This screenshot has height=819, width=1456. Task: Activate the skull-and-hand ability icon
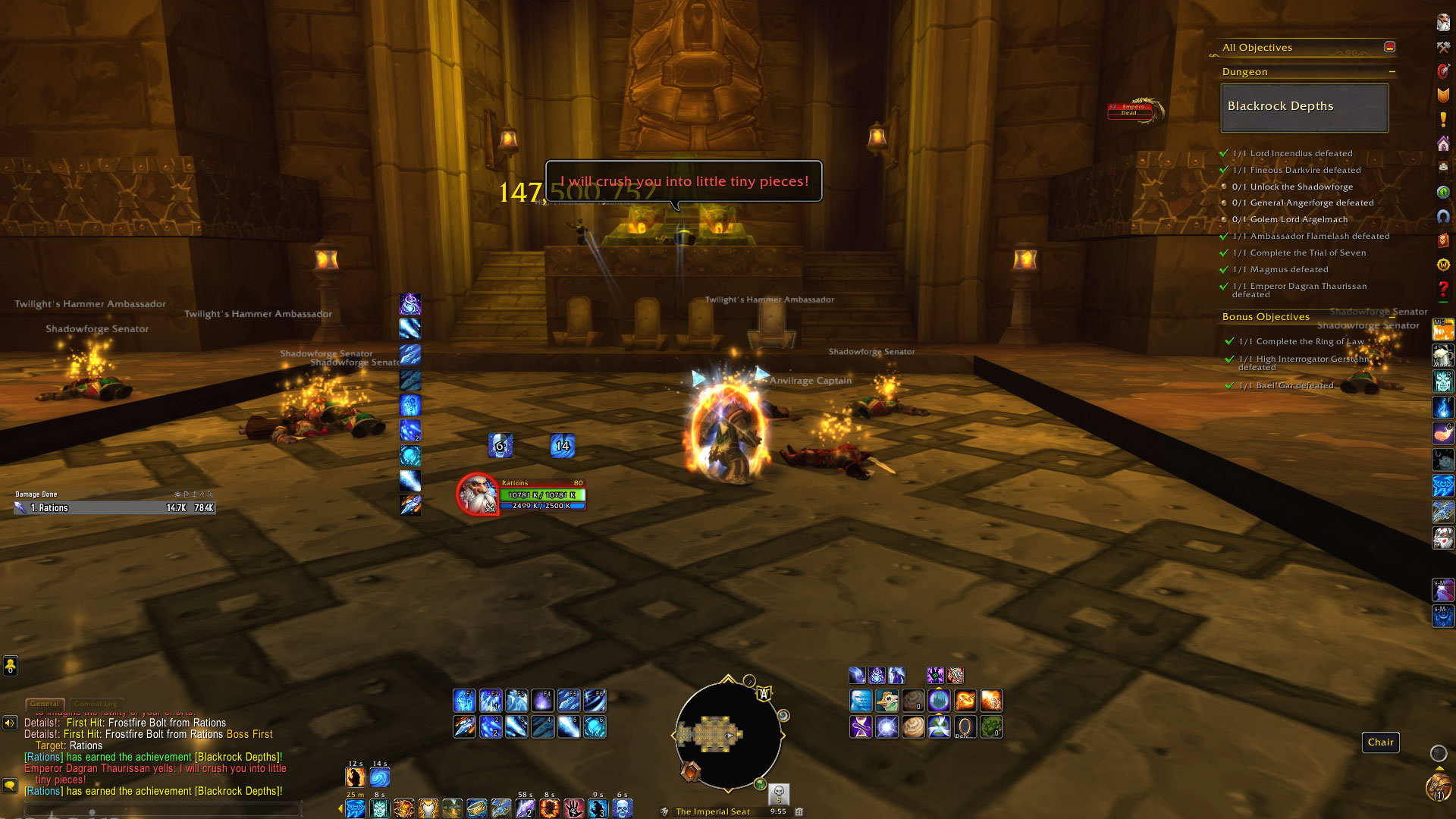[x=574, y=808]
